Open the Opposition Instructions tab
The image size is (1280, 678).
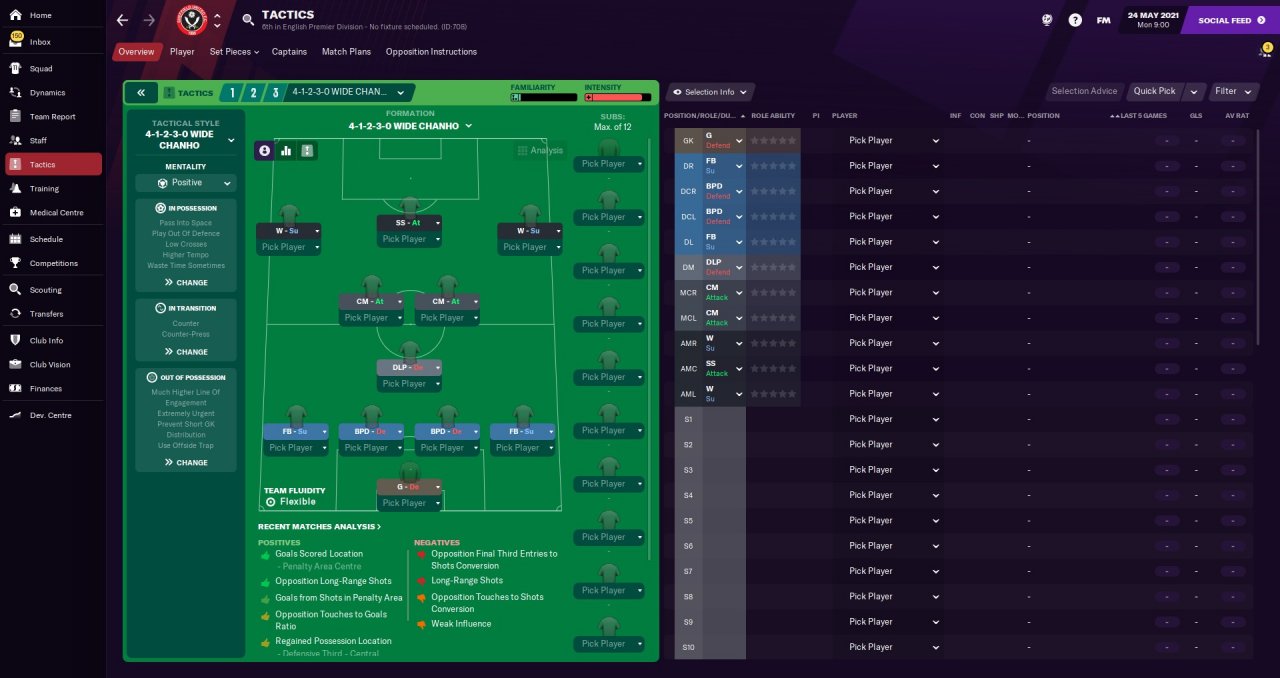coord(431,52)
